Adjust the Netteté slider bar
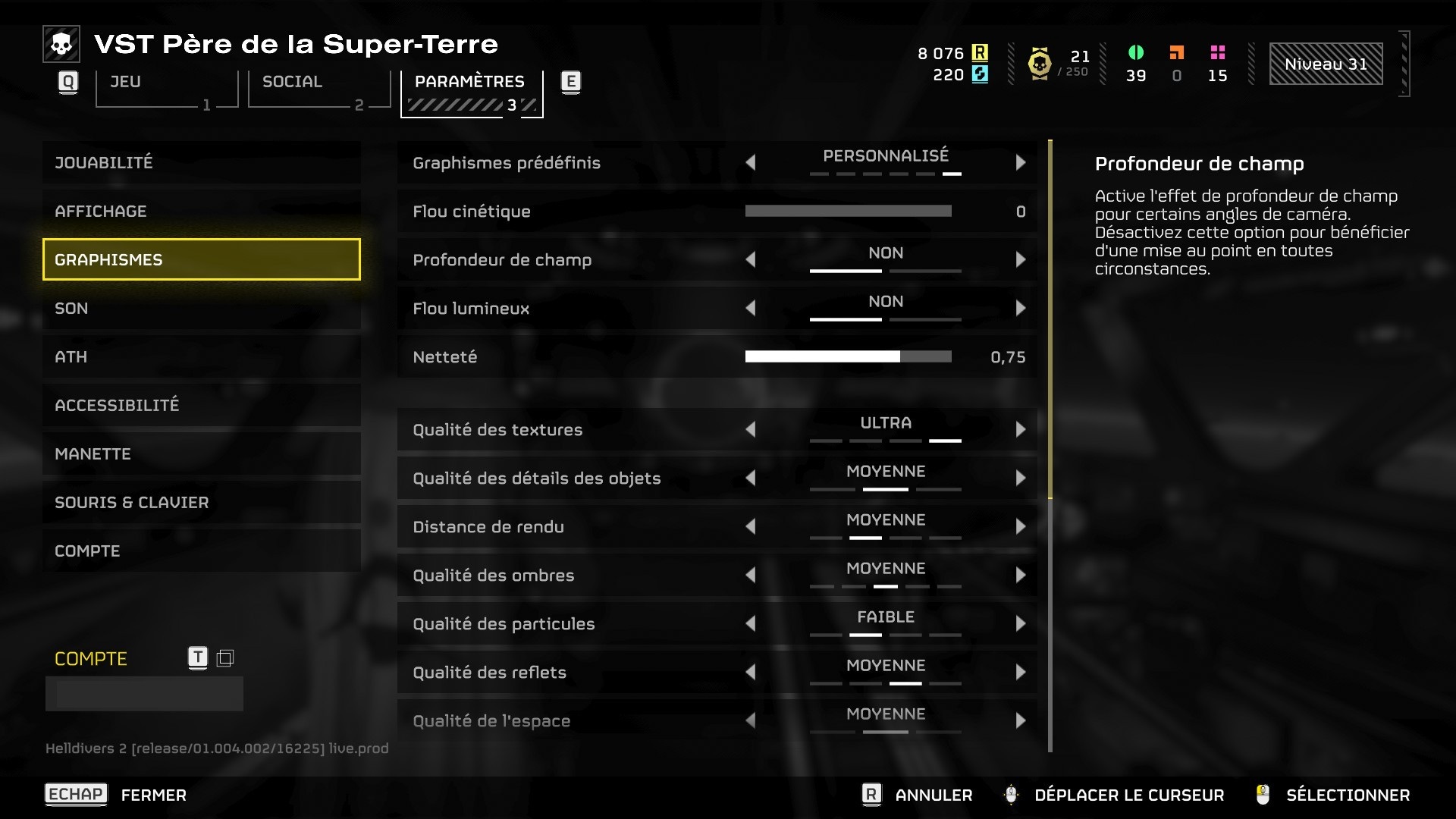This screenshot has width=1456, height=819. coord(848,356)
